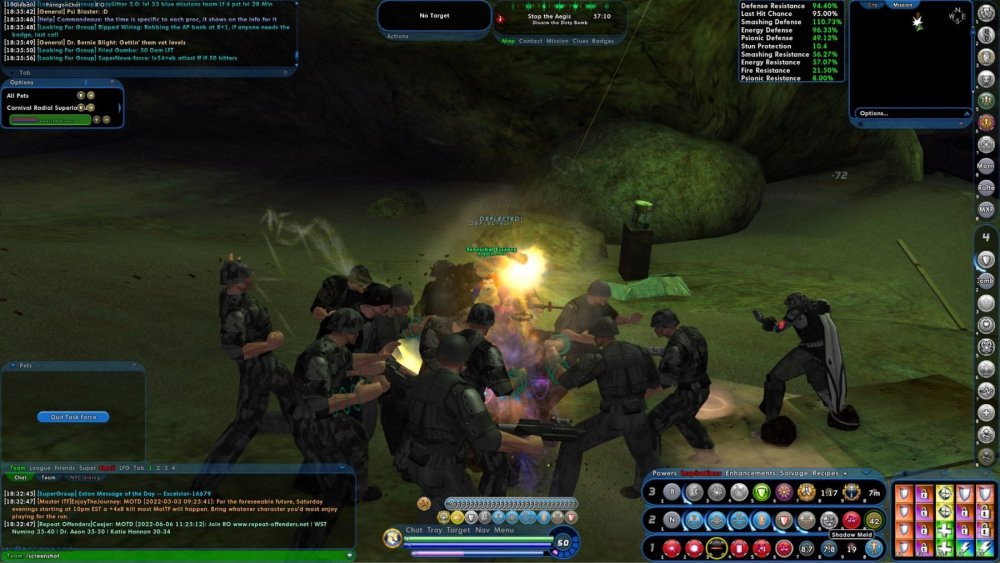Open the Powers window from tray header
The height and width of the screenshot is (563, 1000).
click(664, 473)
